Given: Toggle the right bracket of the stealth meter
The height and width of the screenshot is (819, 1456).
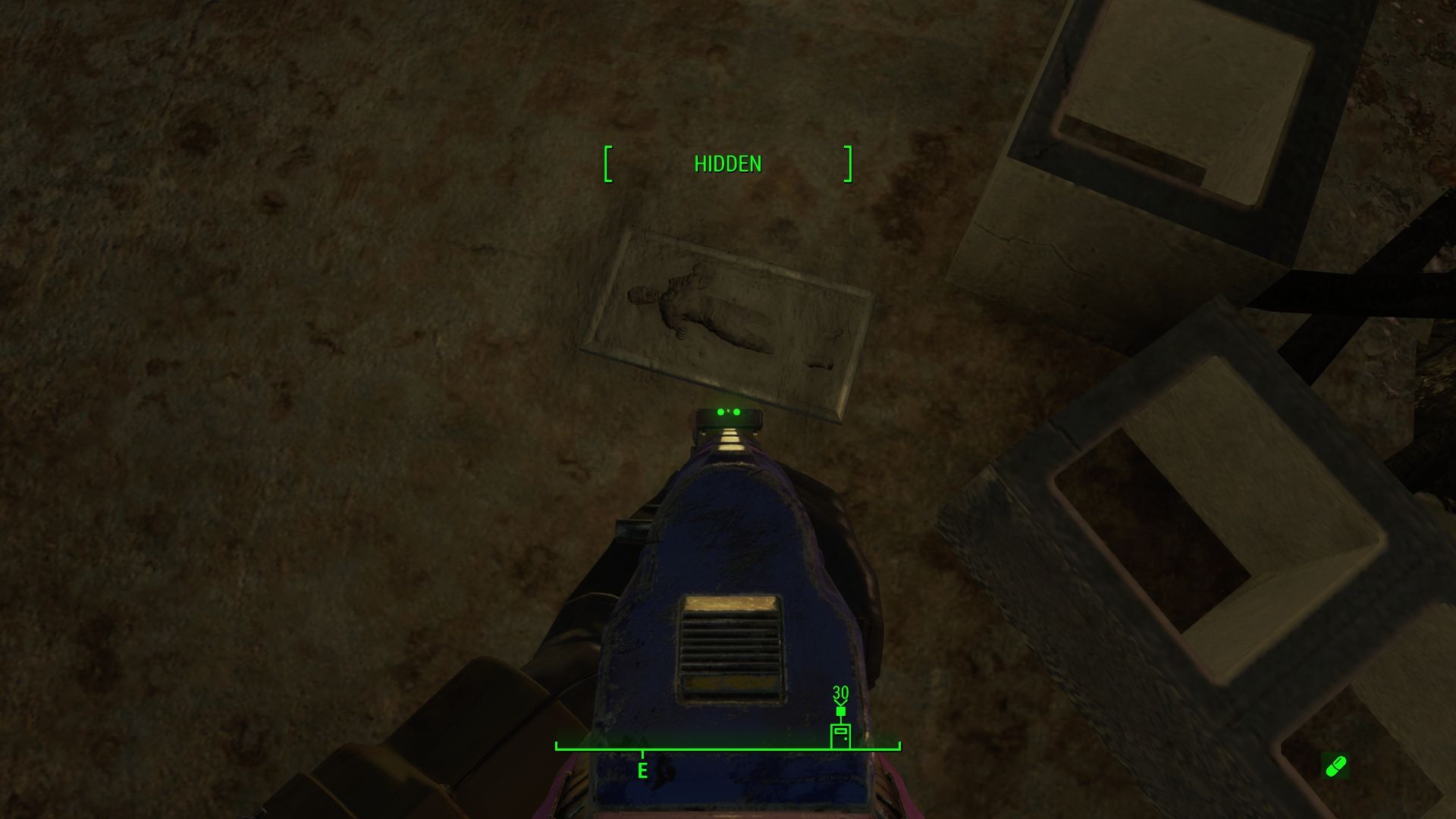Looking at the screenshot, I should 847,163.
